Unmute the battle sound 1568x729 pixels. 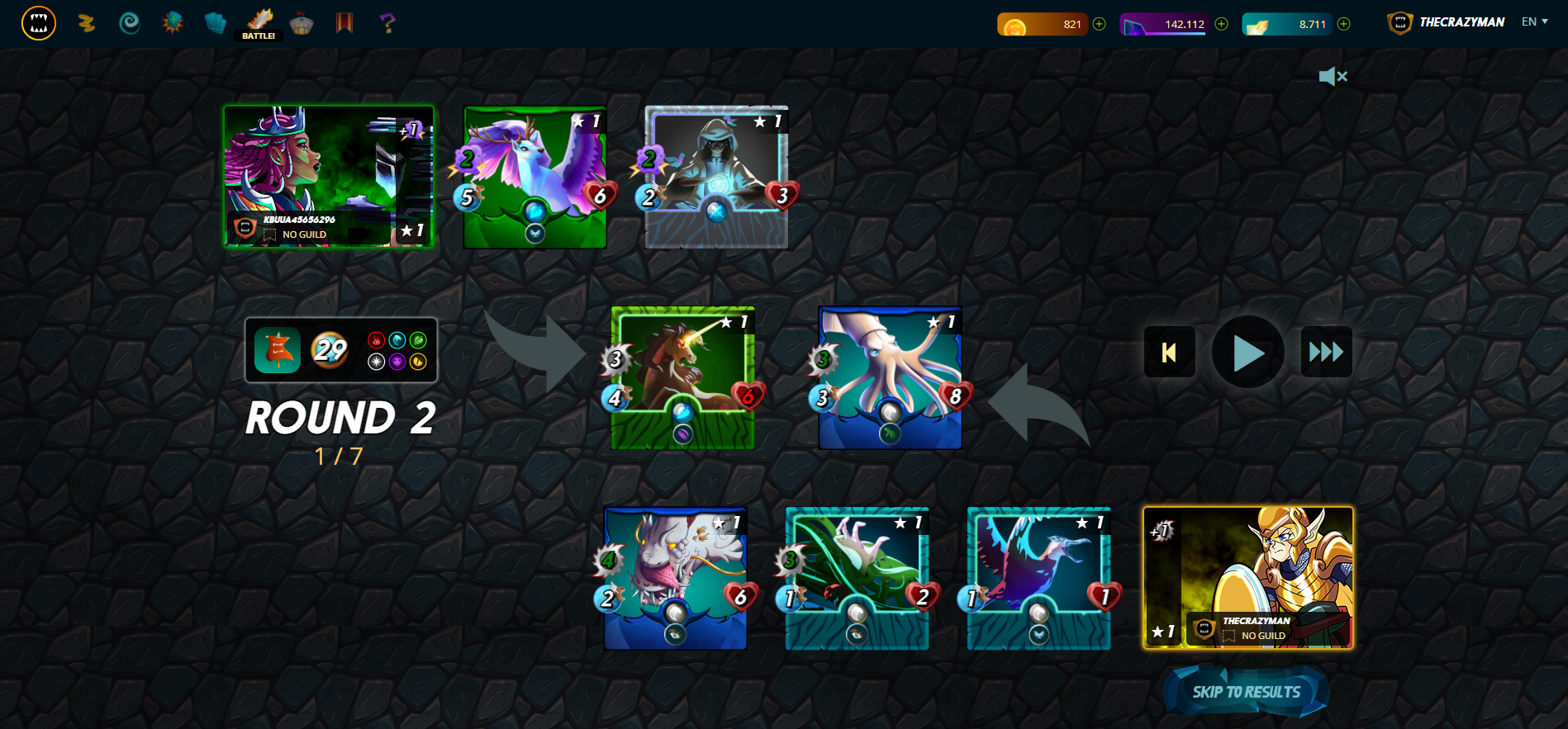coord(1333,76)
